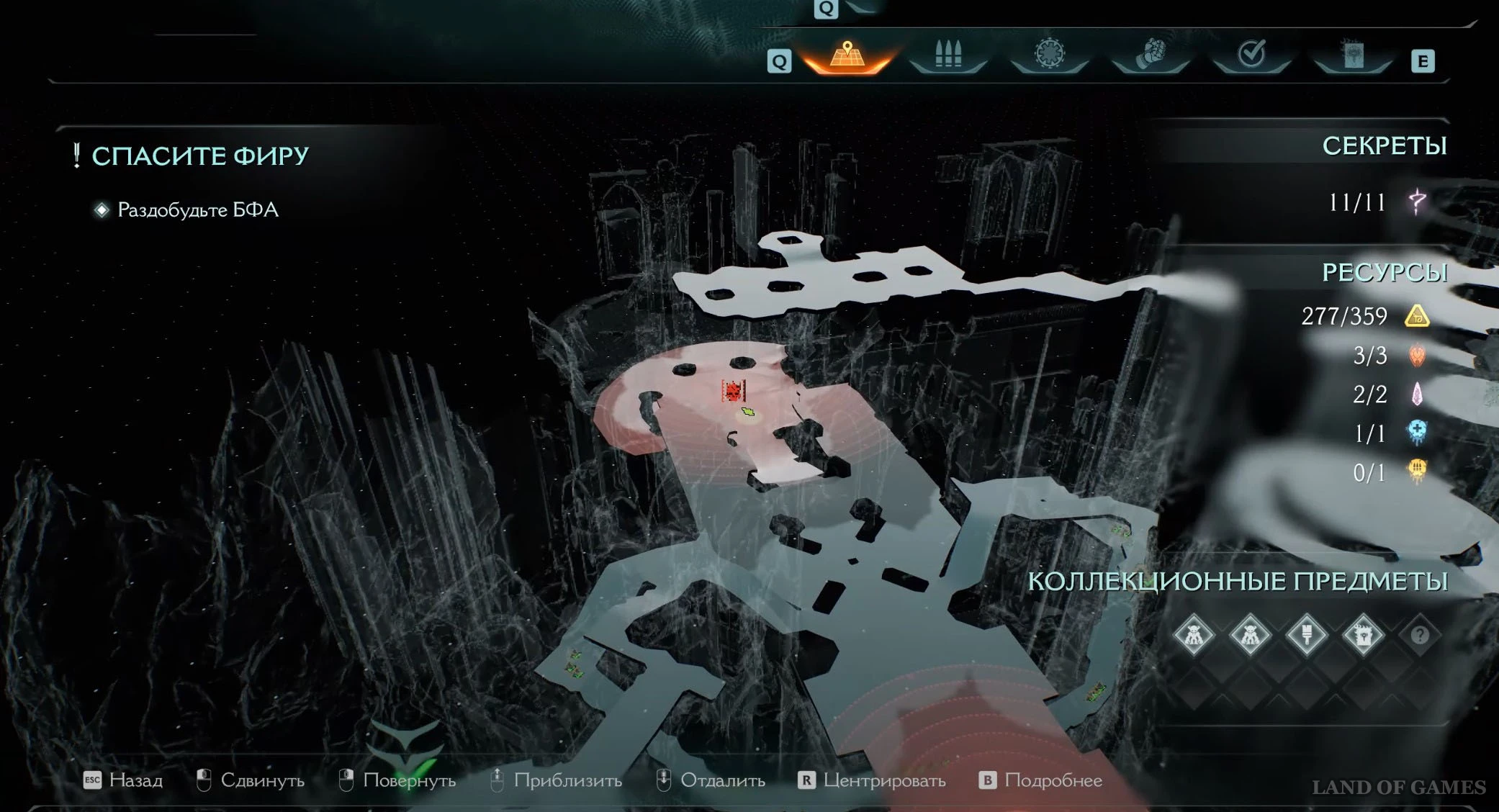Open the checkmark missions tab
The width and height of the screenshot is (1499, 812).
click(1251, 54)
